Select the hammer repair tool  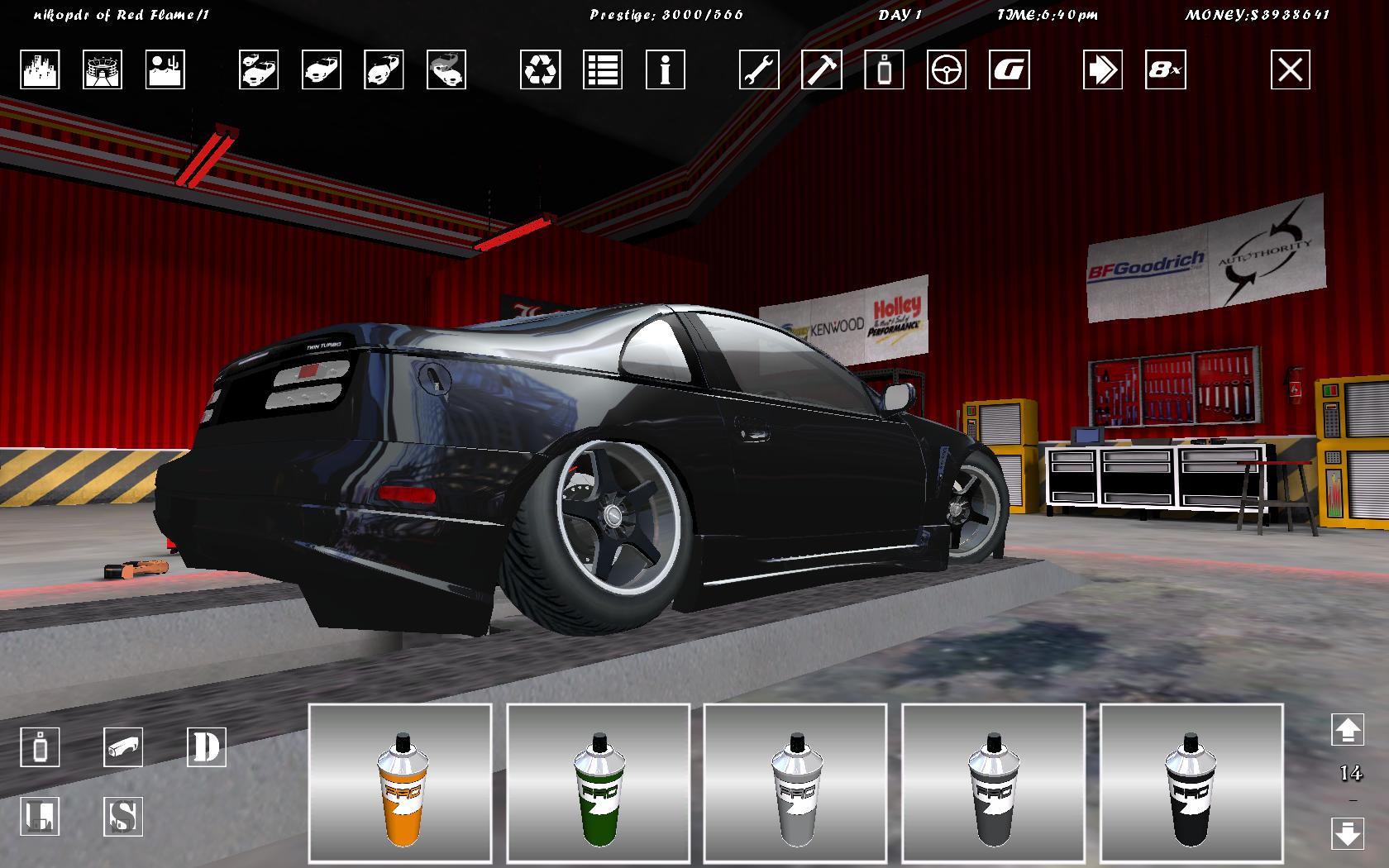coord(822,69)
